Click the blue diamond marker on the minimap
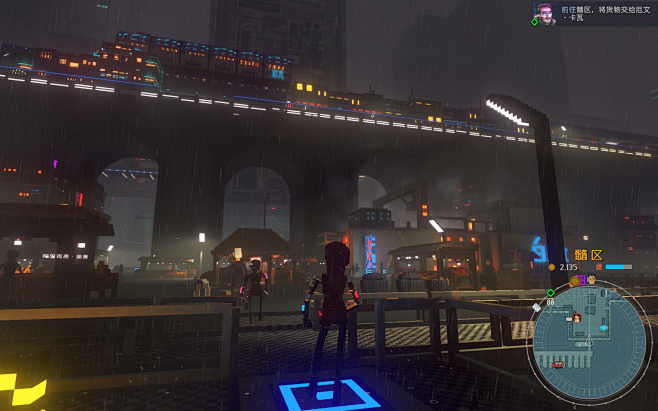 coord(603,326)
